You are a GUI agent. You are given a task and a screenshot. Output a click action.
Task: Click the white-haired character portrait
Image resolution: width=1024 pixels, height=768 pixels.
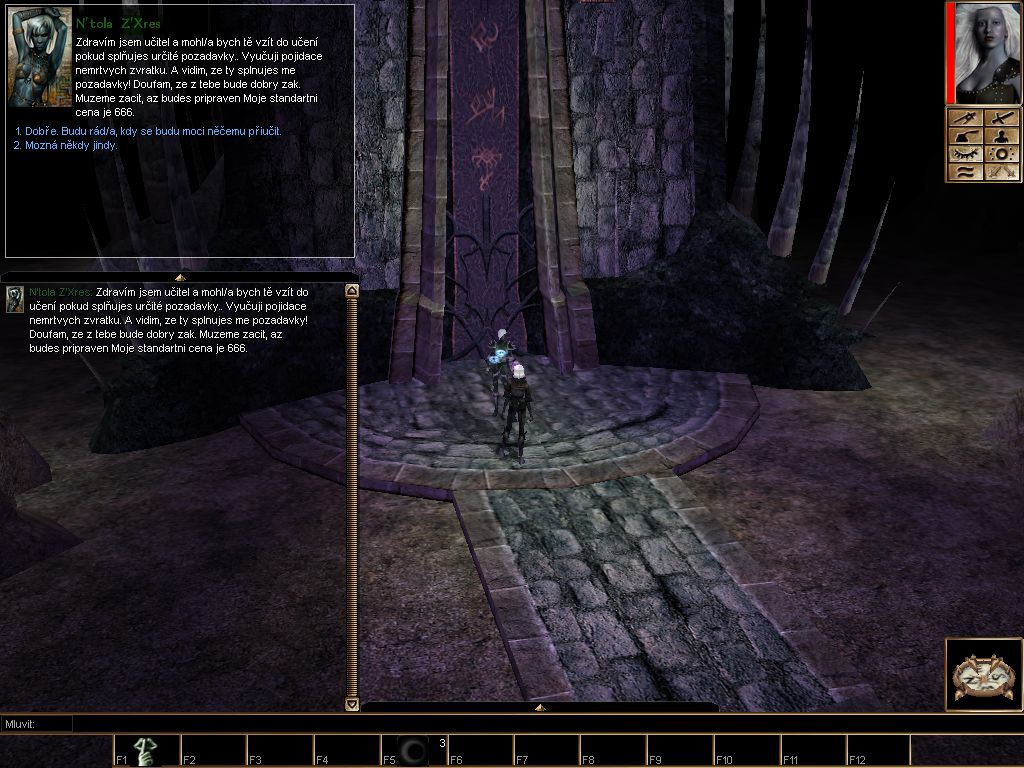coord(983,53)
